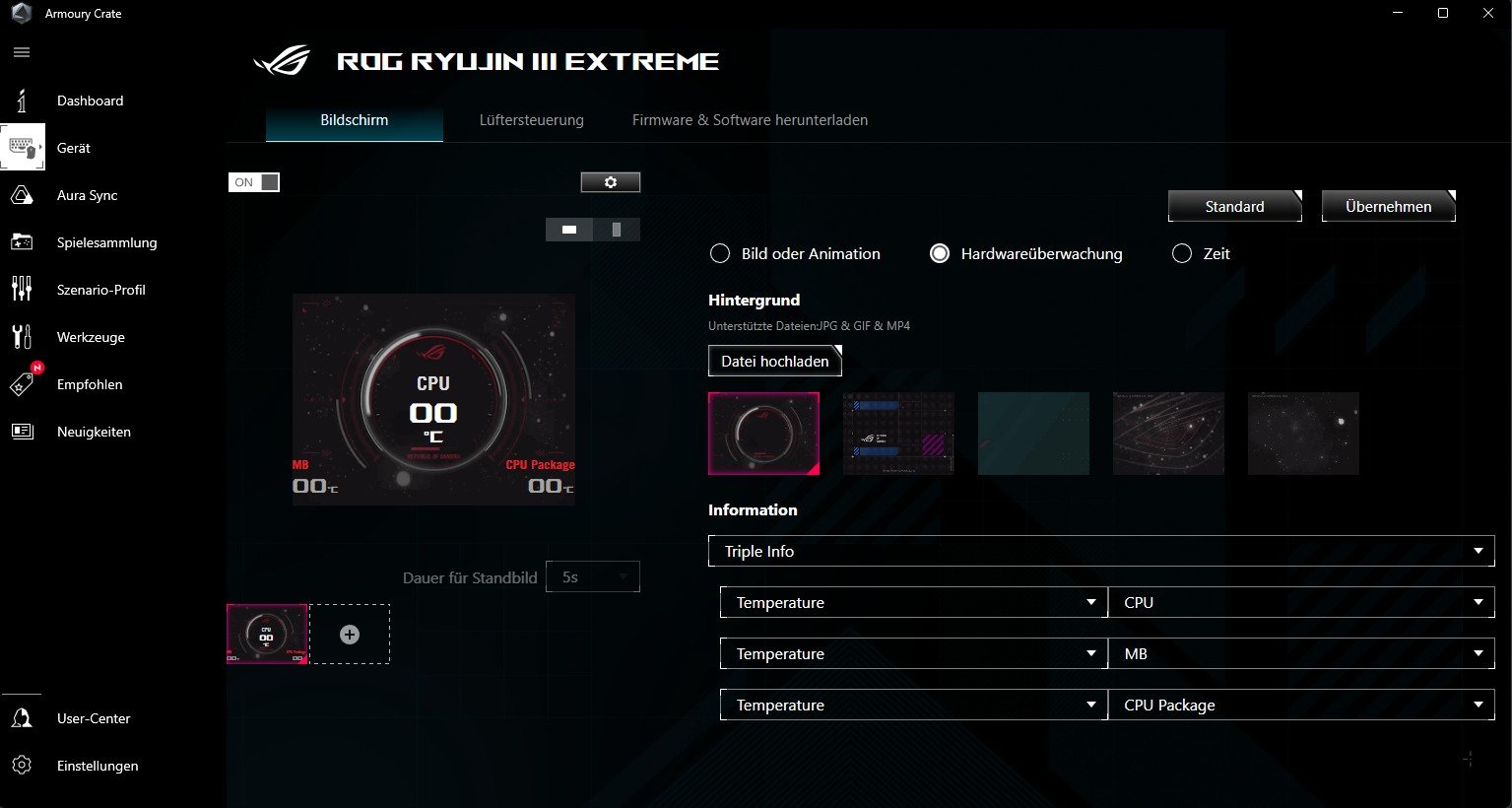Select the Bild oder Animation option

(720, 254)
